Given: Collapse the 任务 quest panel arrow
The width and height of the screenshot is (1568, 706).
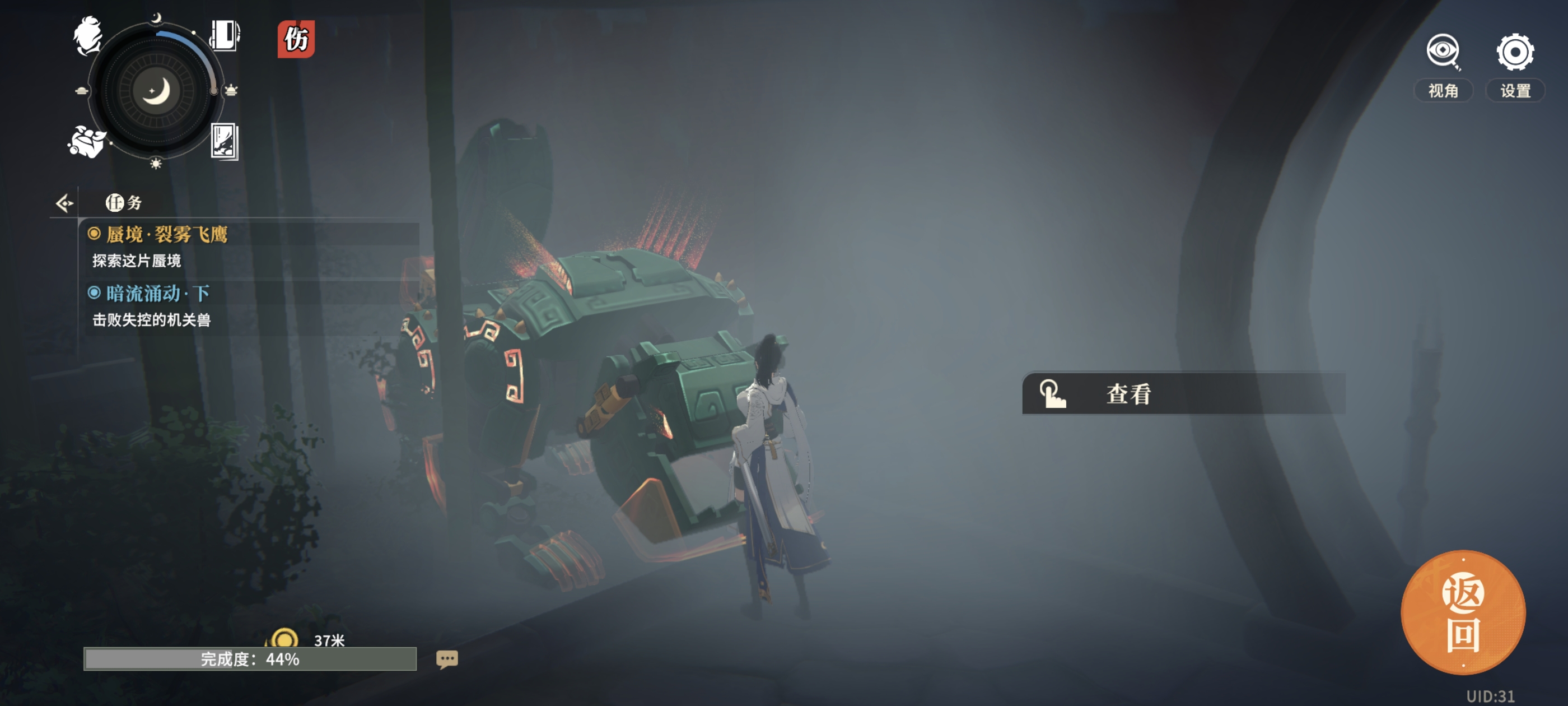Looking at the screenshot, I should tap(64, 203).
